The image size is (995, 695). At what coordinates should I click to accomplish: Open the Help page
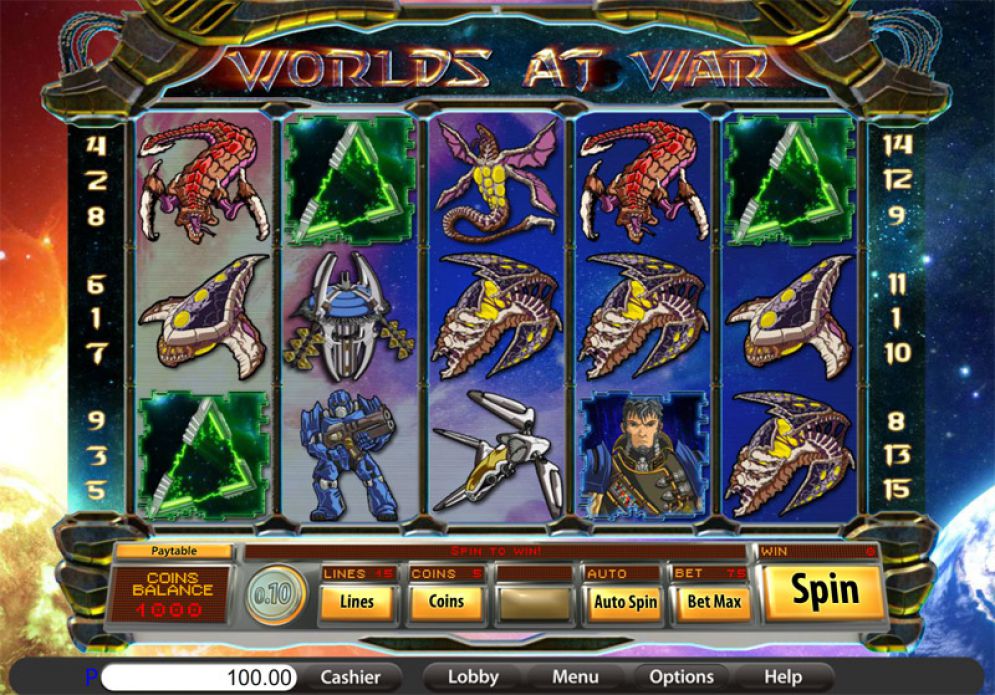pos(784,677)
